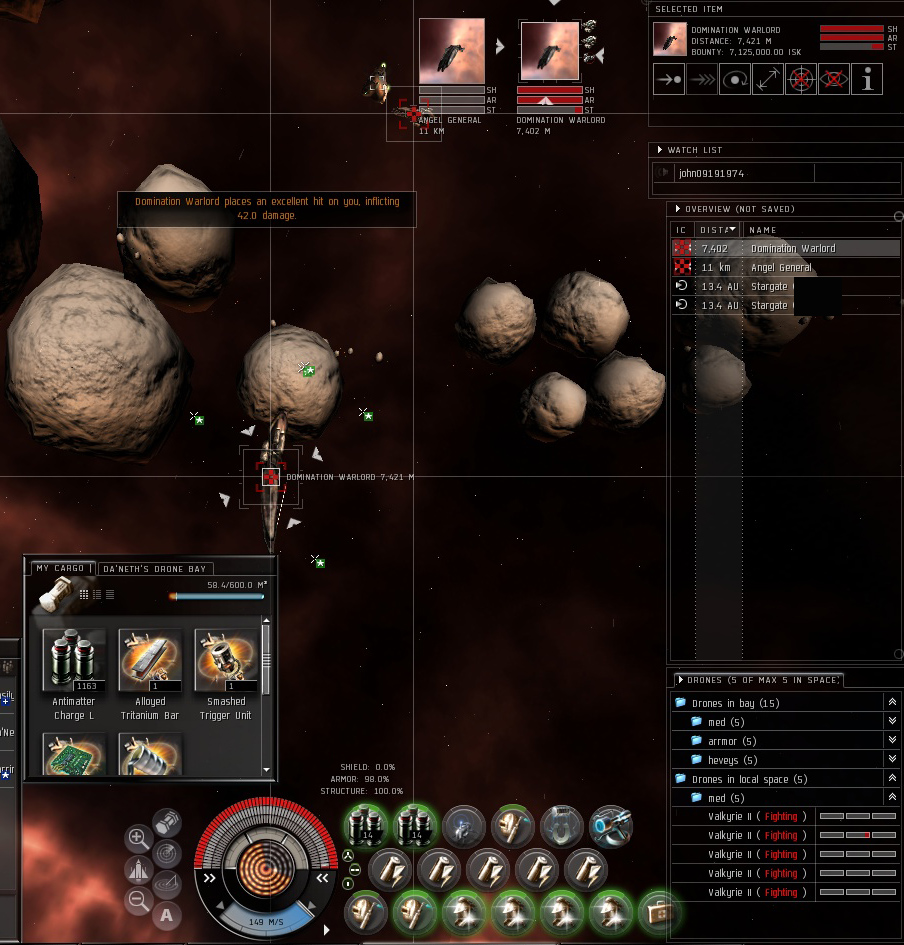Show info for the Domination Warlord
The width and height of the screenshot is (904, 945).
coord(867,79)
